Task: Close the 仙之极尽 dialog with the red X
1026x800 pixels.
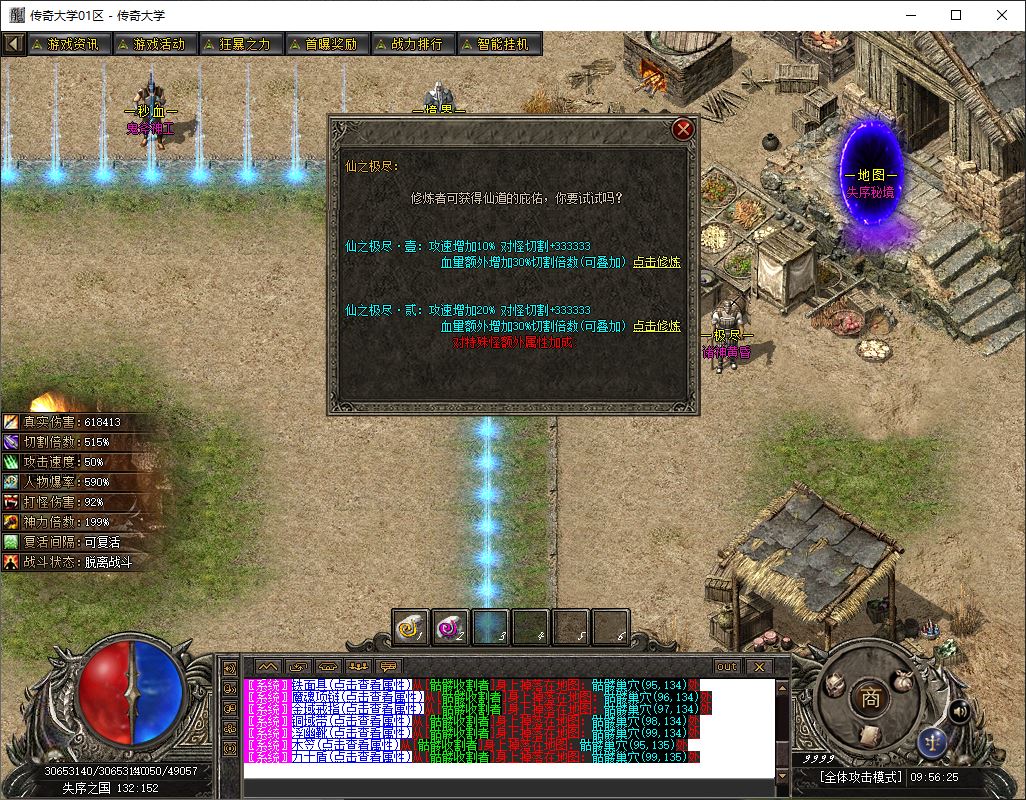Action: pyautogui.click(x=683, y=129)
